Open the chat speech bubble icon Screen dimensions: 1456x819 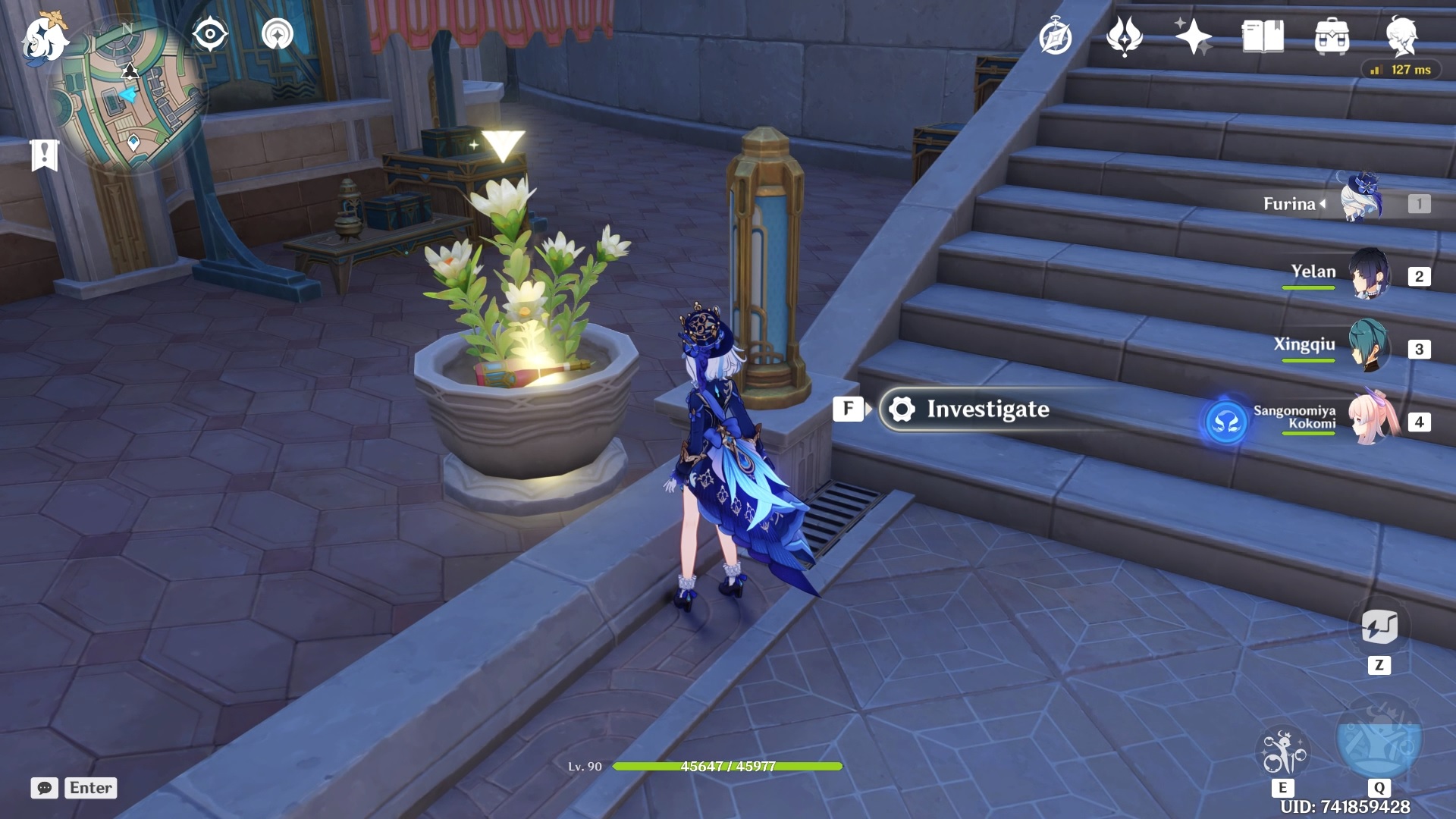point(45,788)
